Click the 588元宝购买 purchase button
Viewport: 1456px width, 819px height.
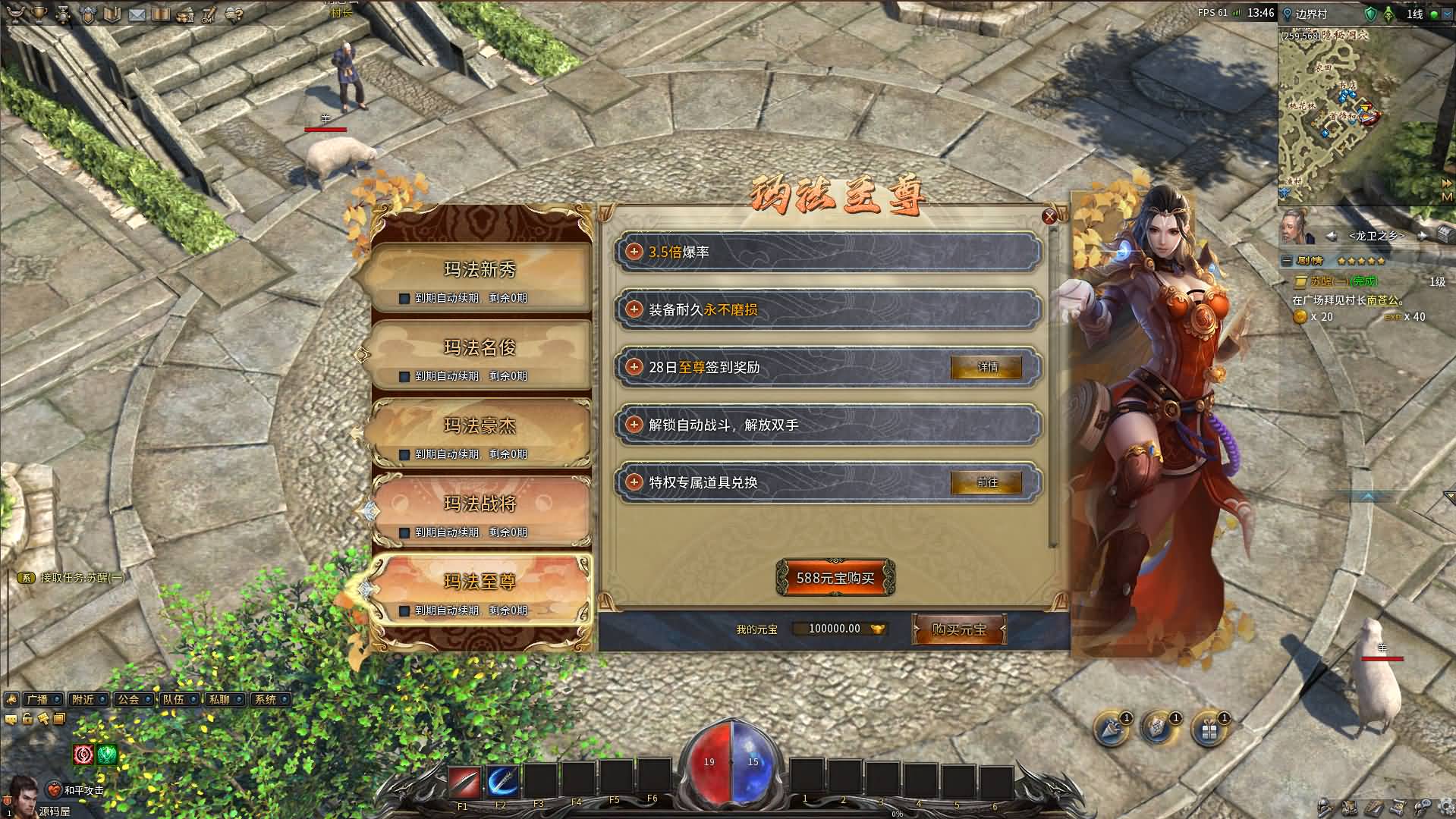click(x=835, y=576)
